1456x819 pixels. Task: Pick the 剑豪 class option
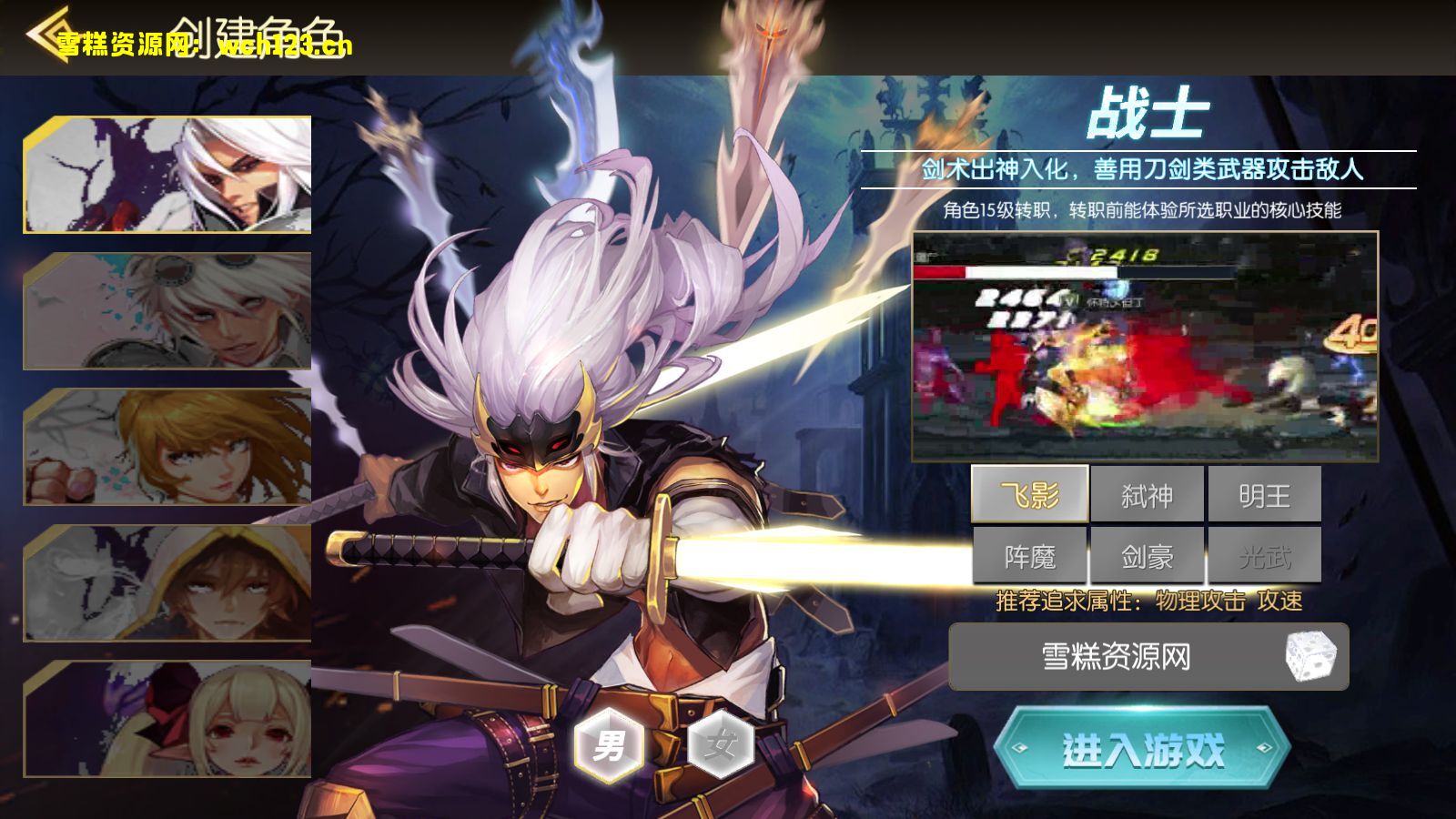coord(1147,556)
